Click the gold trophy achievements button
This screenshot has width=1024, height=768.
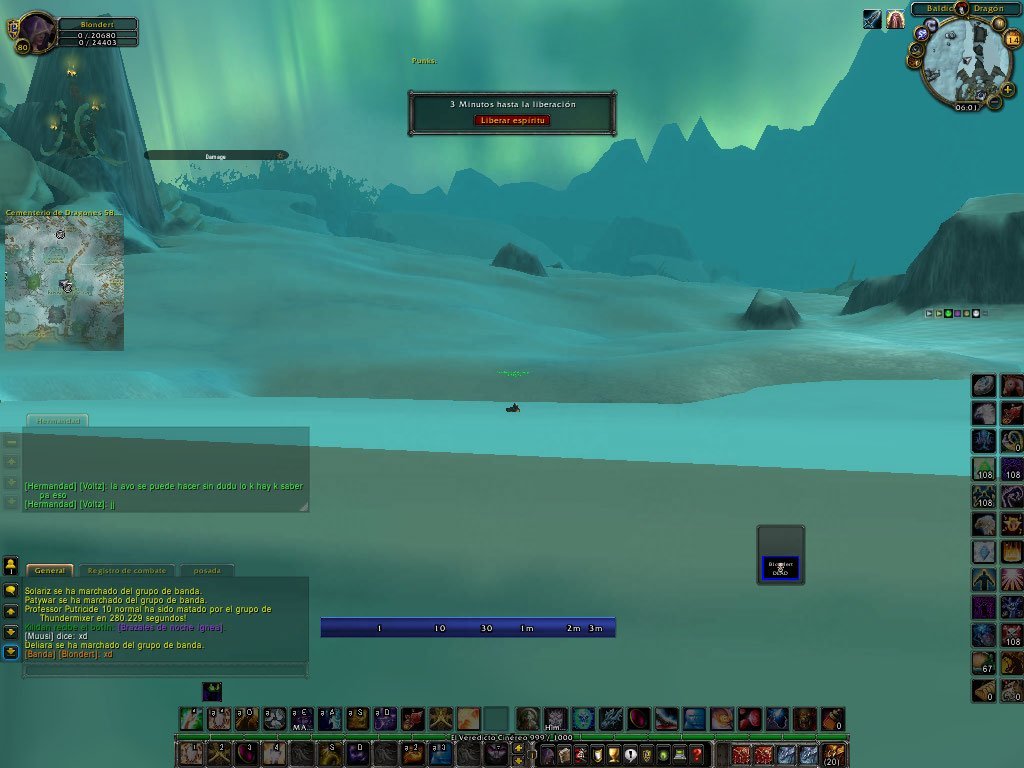click(x=614, y=755)
